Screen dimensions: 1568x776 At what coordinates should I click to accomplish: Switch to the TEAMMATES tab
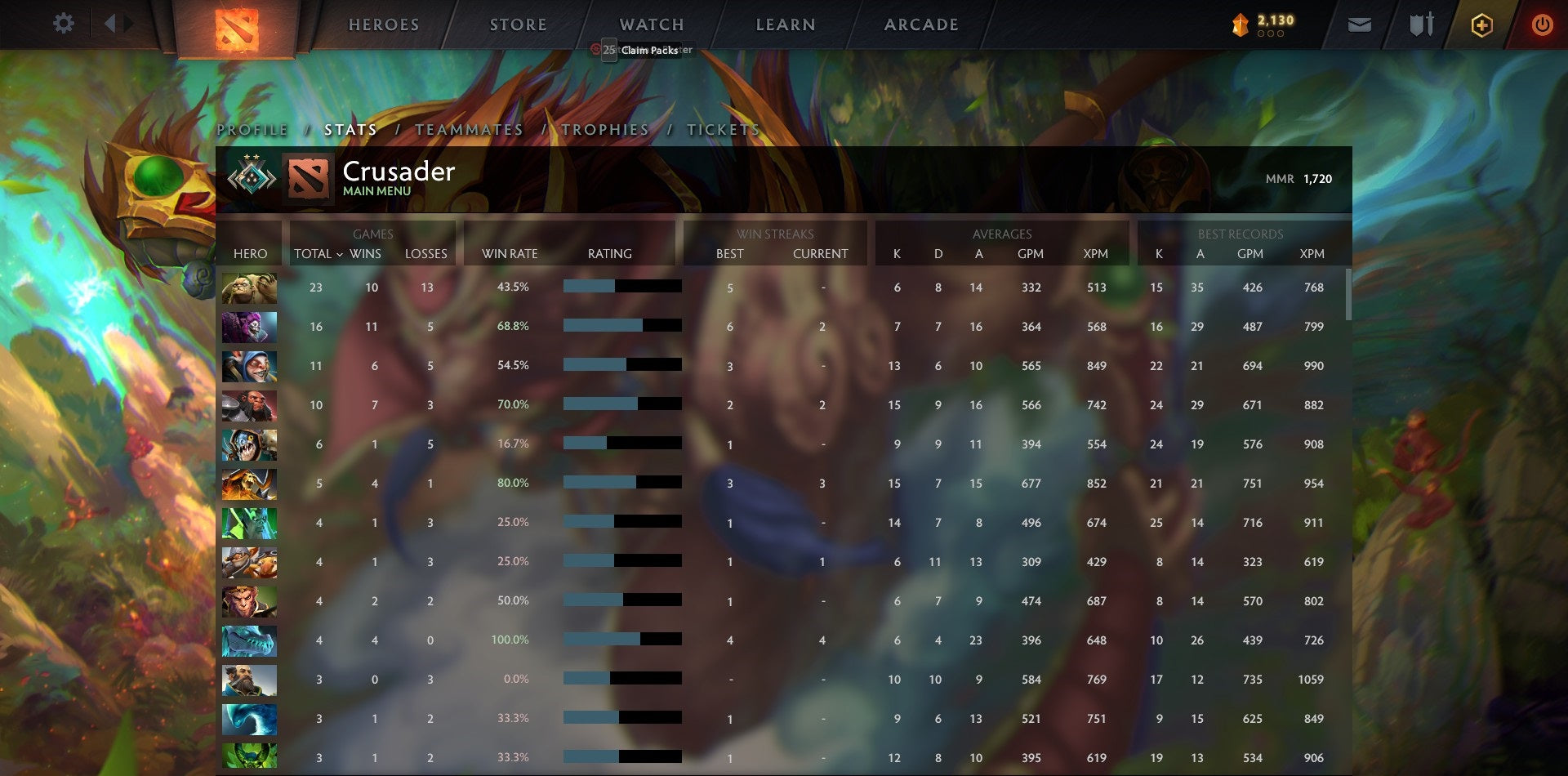coord(468,130)
